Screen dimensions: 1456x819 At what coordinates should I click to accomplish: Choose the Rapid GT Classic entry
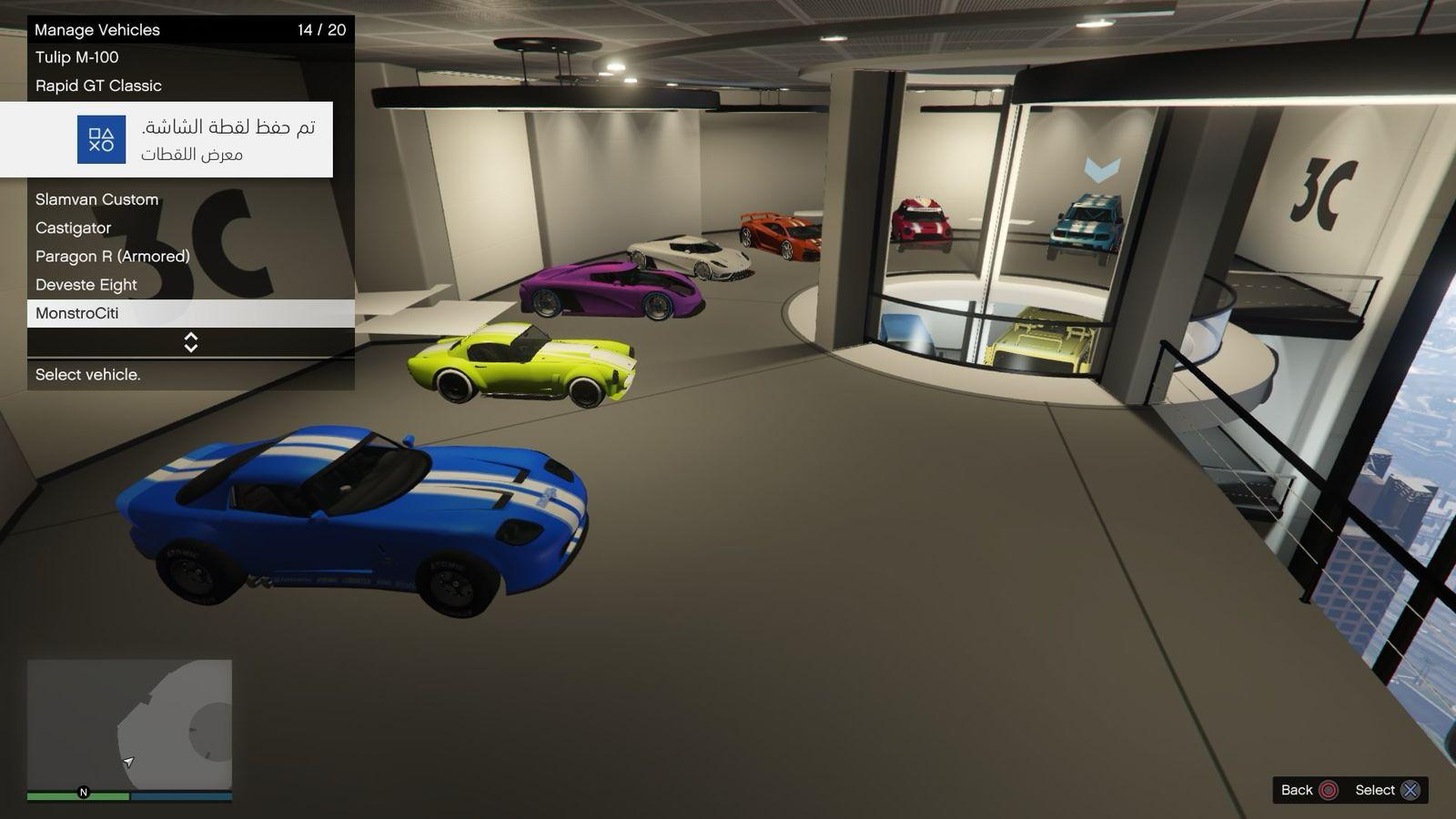(x=98, y=86)
